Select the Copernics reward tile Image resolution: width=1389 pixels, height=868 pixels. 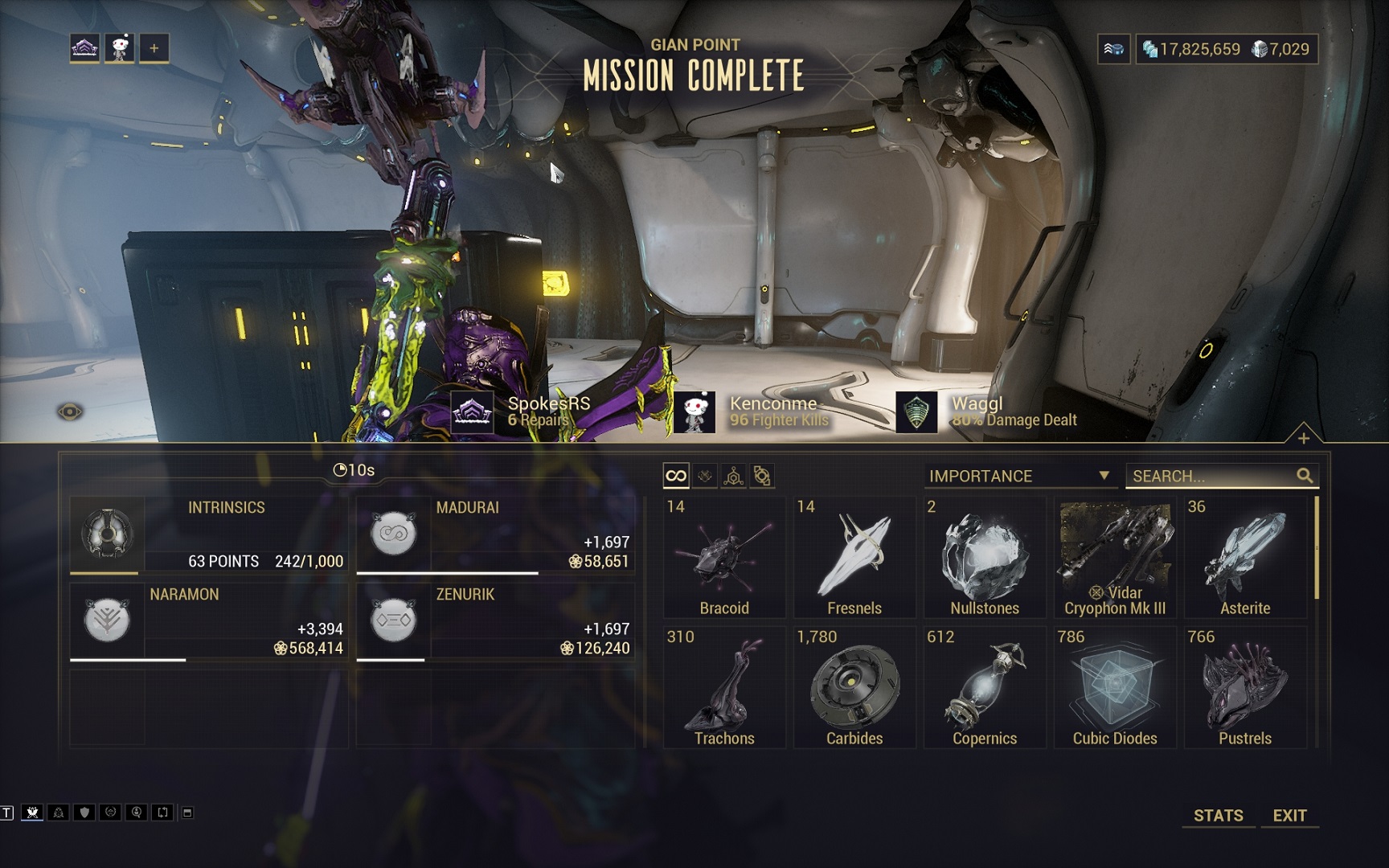point(985,687)
